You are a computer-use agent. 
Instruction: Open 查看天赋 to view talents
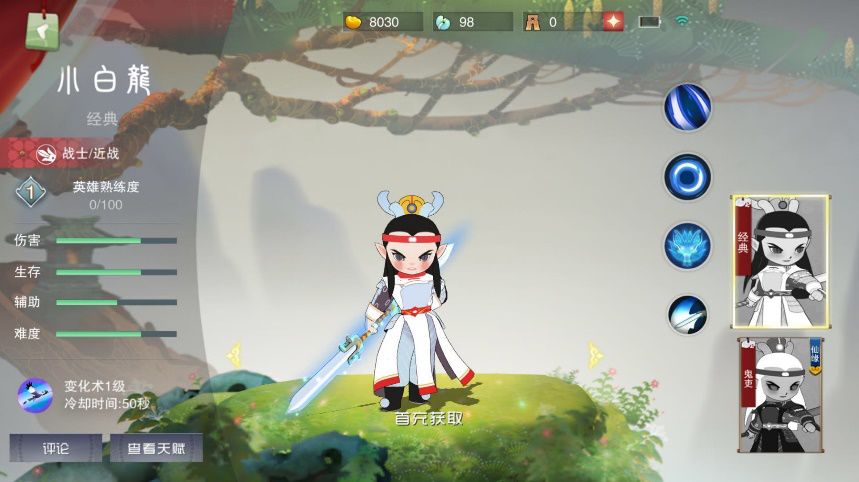[156, 448]
